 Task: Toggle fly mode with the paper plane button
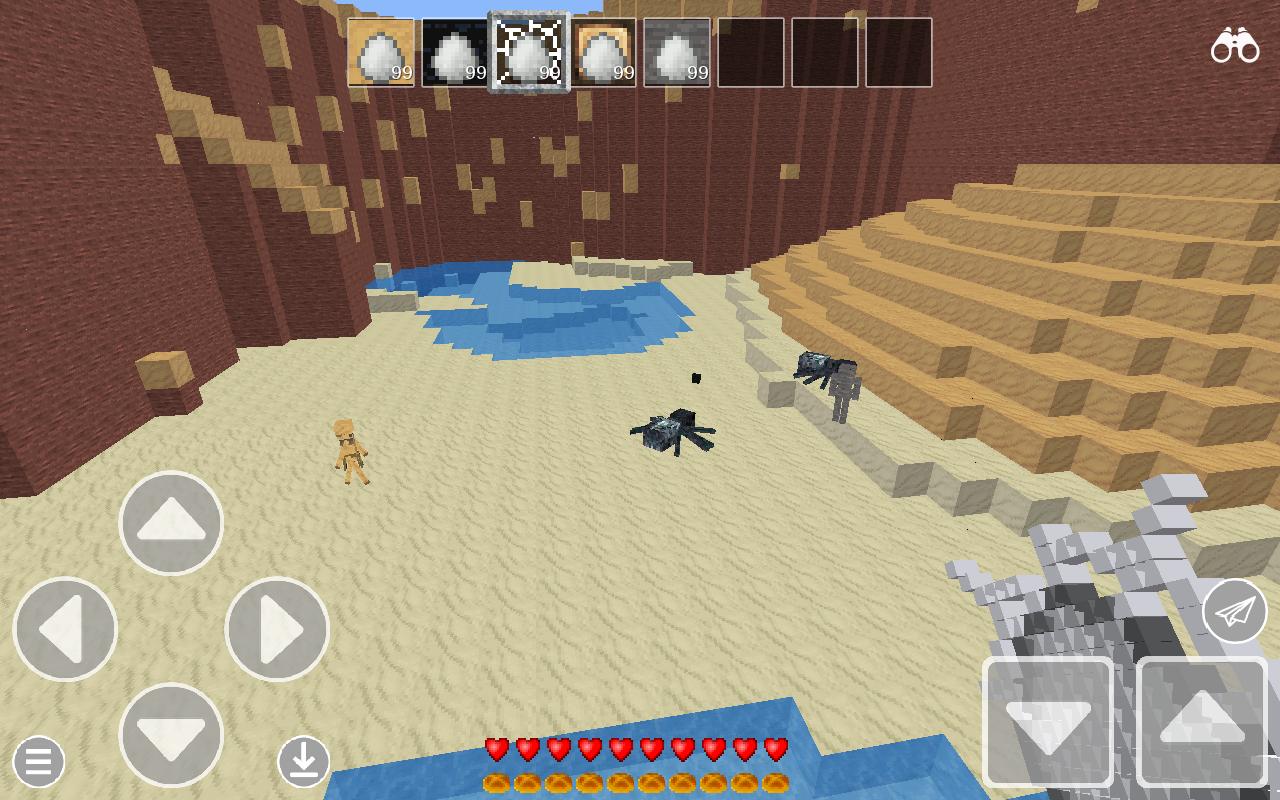click(1233, 610)
